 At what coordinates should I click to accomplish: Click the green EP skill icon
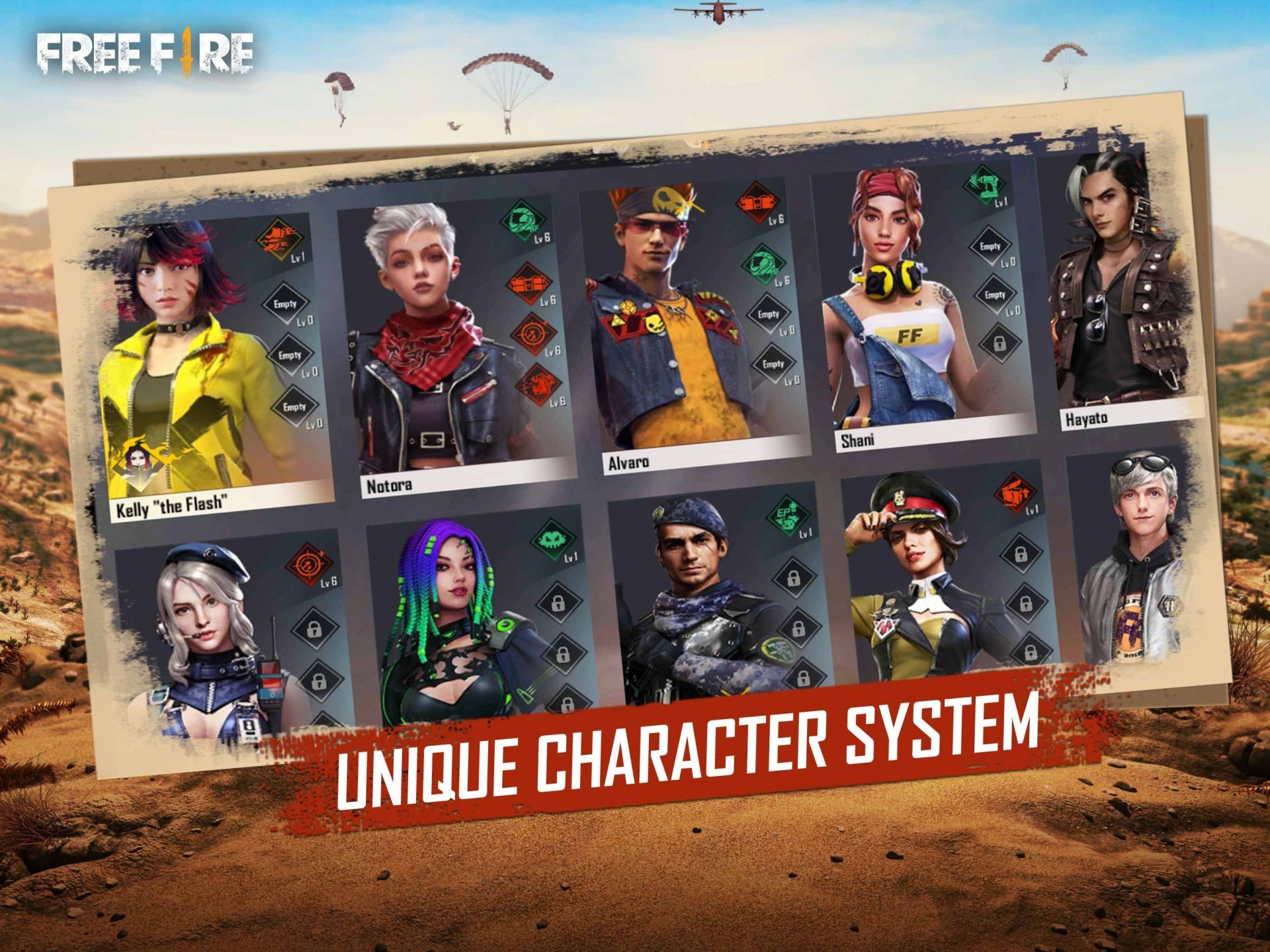pyautogui.click(x=787, y=514)
